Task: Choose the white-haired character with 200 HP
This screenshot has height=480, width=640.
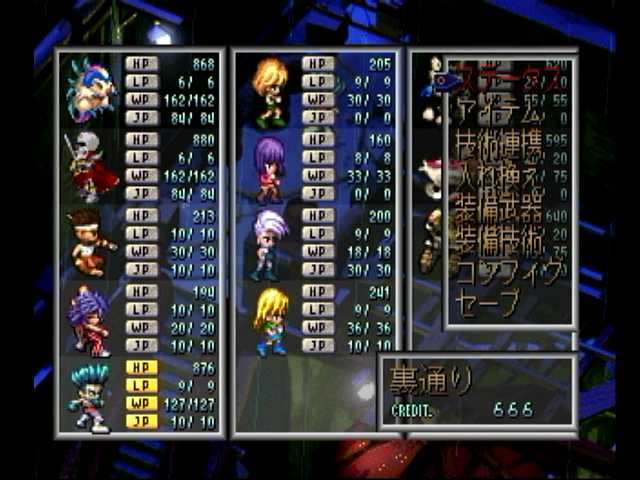Action: [268, 243]
